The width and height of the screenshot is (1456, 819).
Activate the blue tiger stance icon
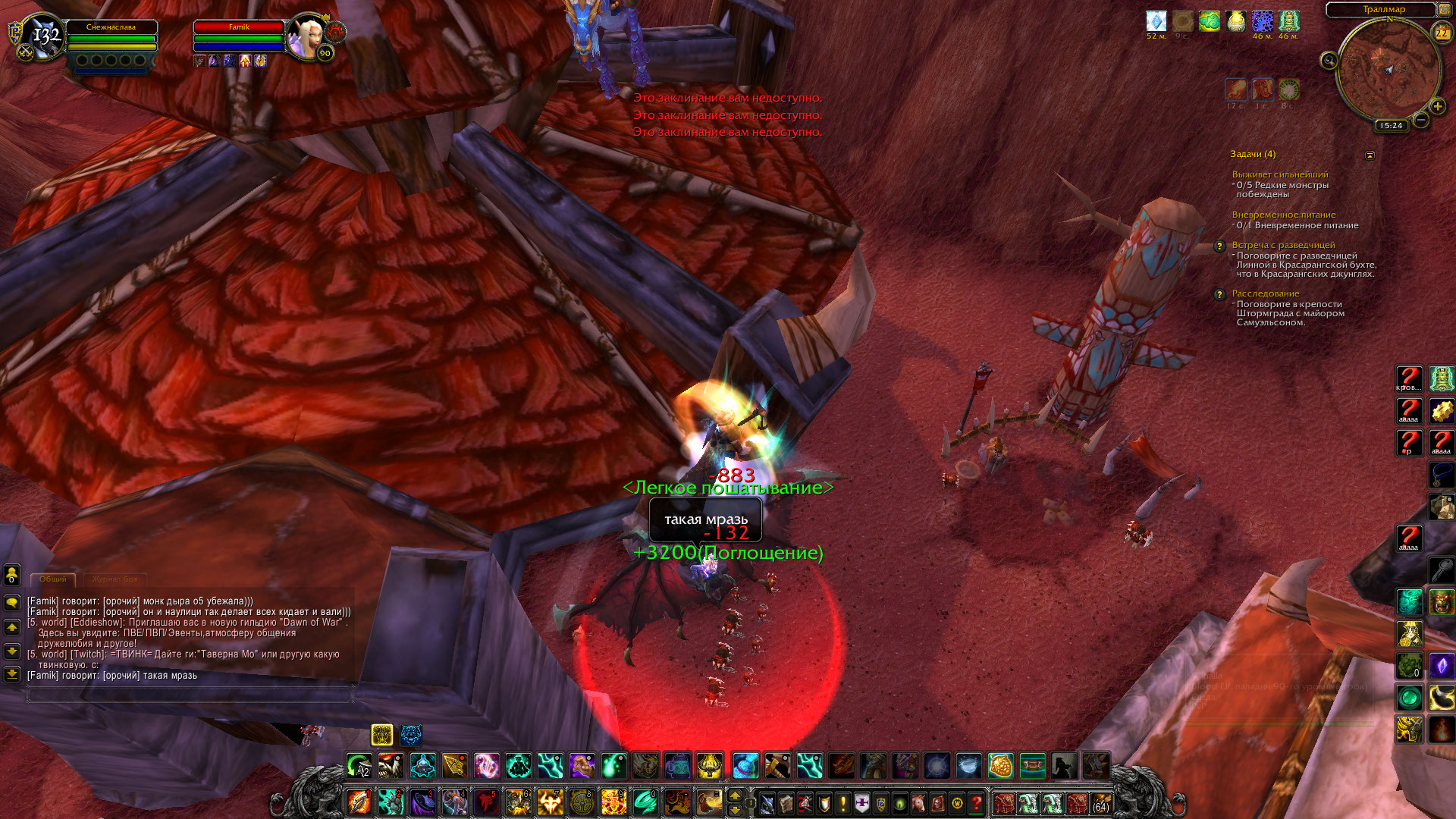[x=411, y=734]
